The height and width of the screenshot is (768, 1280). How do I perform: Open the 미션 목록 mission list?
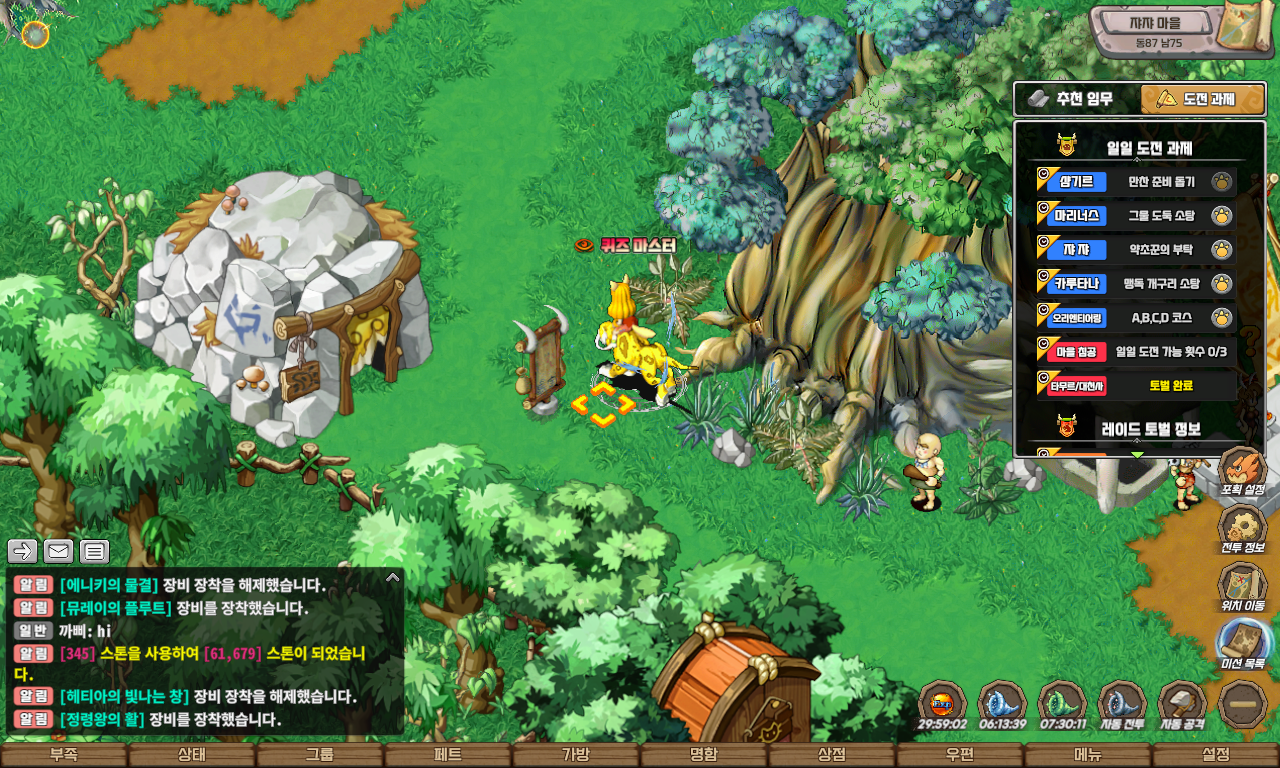click(1242, 645)
